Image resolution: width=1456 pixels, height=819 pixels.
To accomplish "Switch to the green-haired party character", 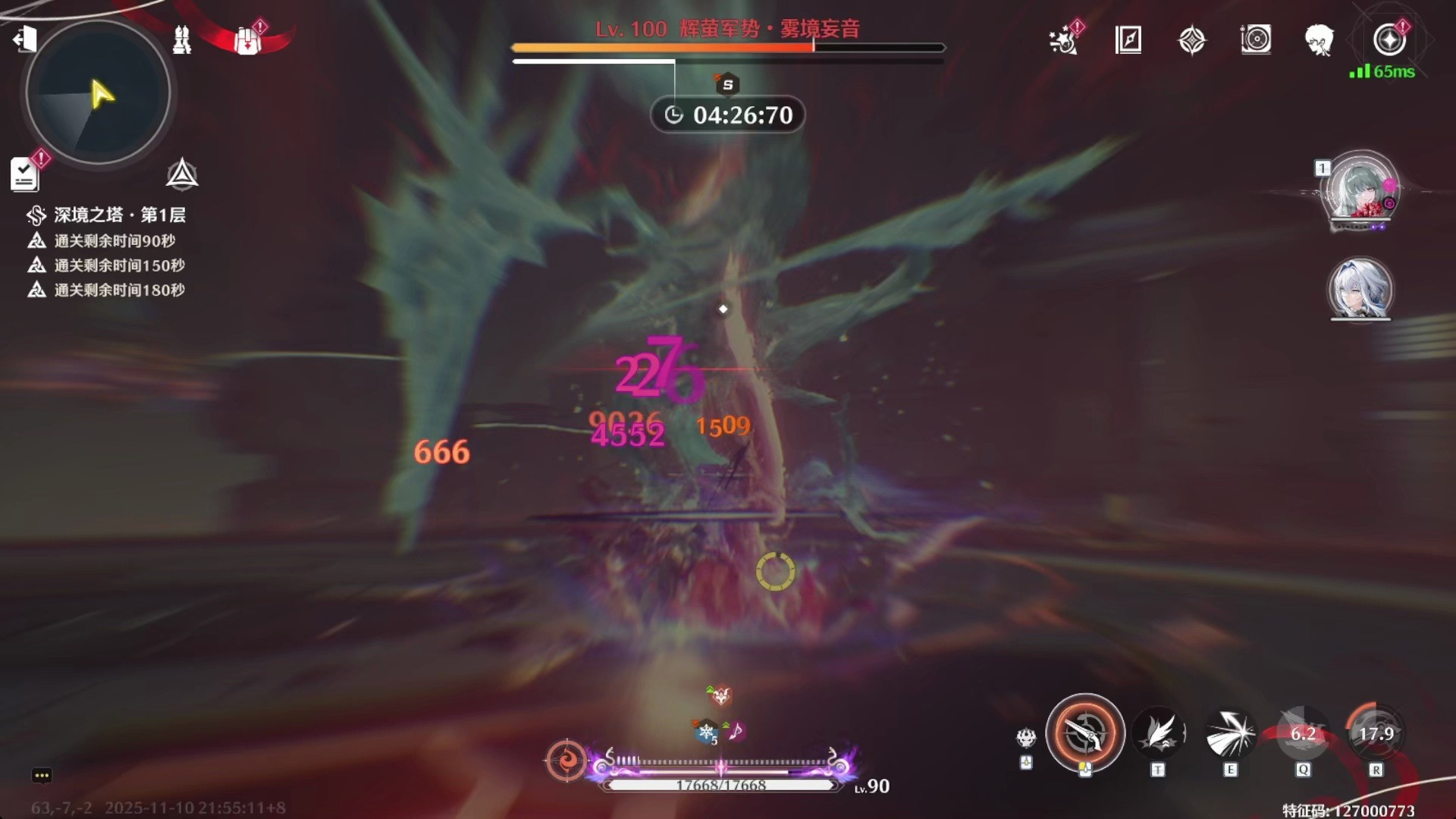I will (x=1360, y=190).
